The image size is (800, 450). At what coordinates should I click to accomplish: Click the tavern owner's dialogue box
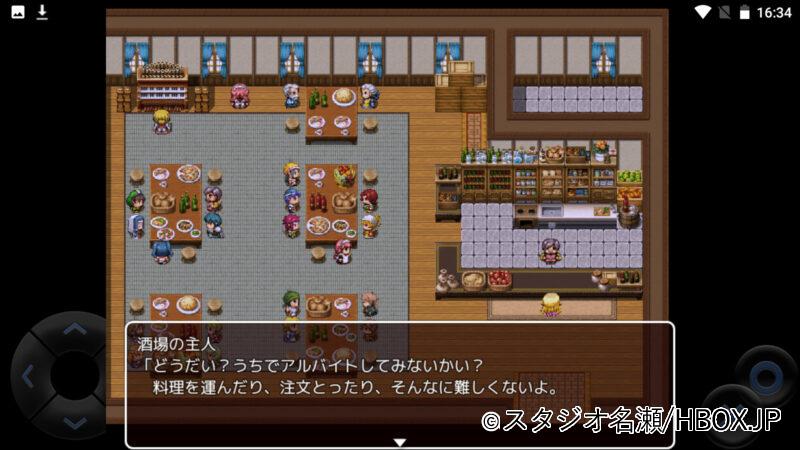[x=399, y=384]
